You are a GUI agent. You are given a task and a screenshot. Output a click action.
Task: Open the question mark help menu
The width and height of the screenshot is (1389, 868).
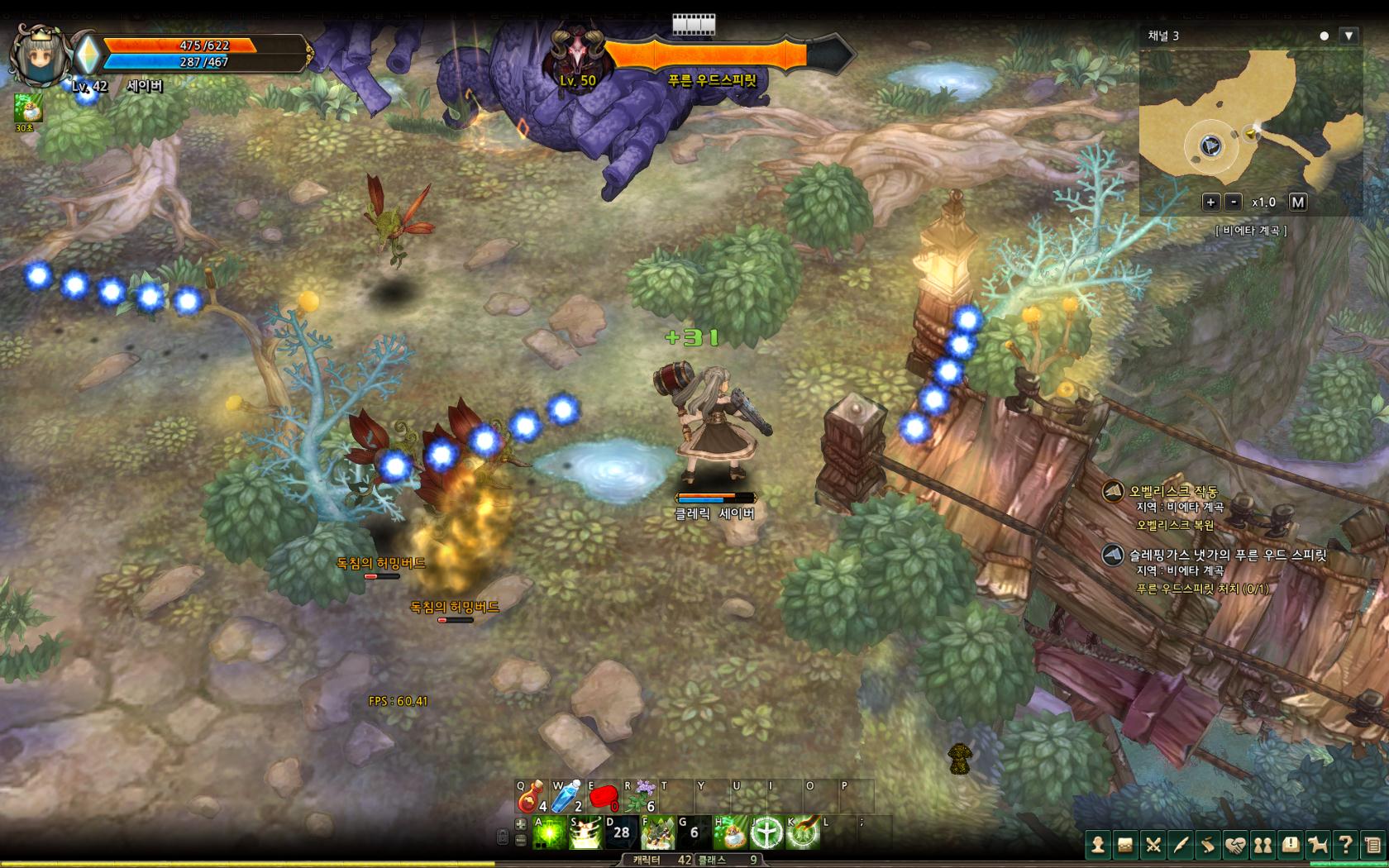tap(1345, 845)
